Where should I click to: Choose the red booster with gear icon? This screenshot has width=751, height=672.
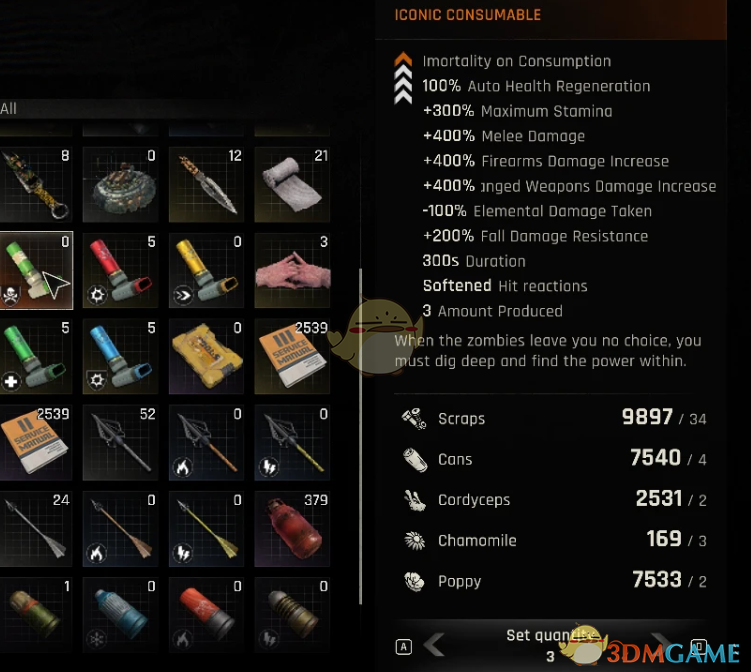119,271
